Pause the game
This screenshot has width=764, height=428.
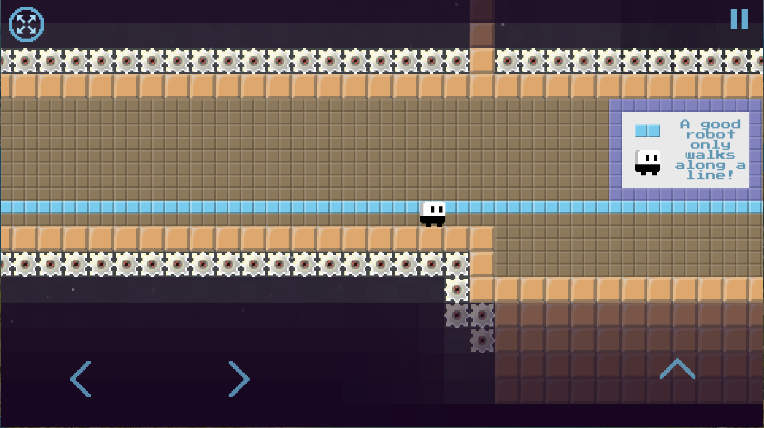click(x=739, y=19)
